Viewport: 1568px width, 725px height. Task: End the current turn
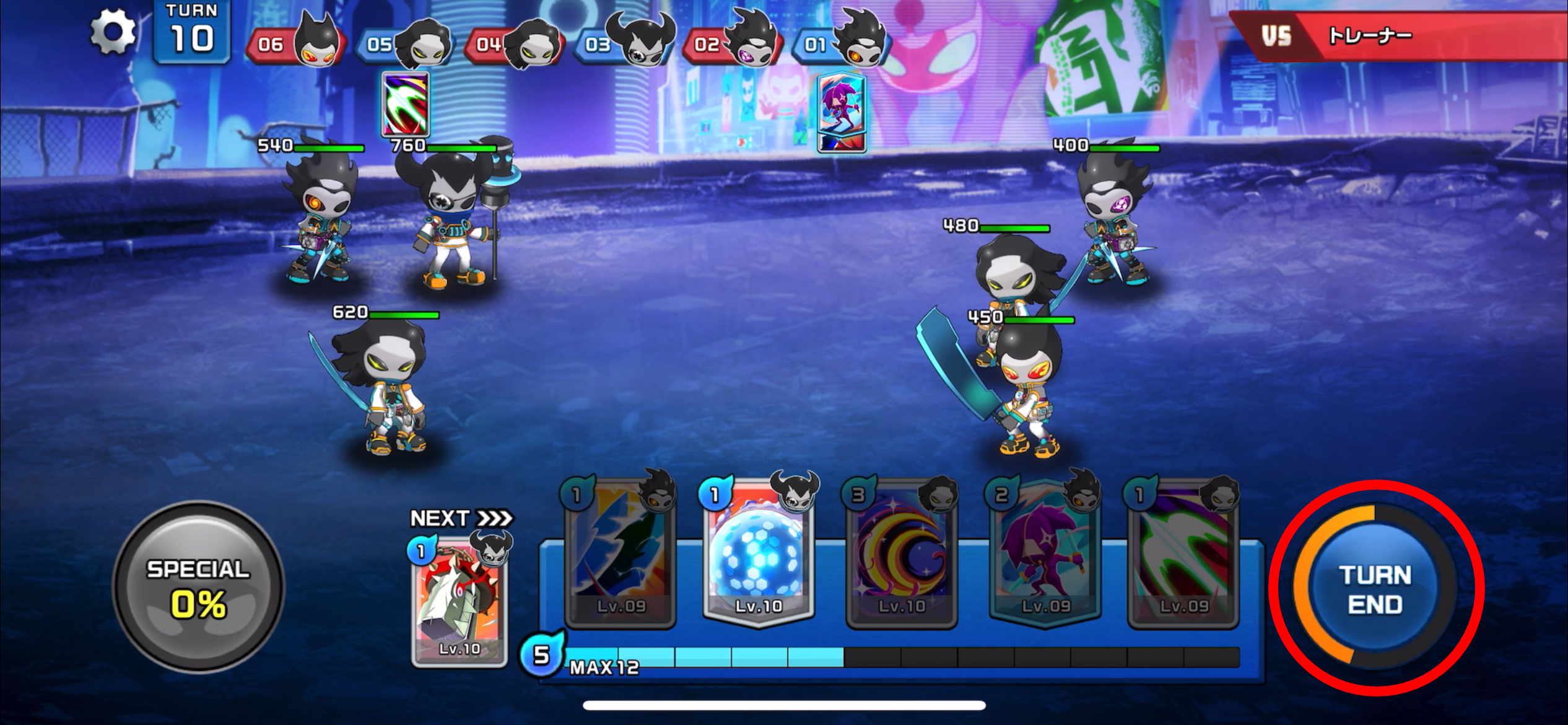pos(1375,589)
